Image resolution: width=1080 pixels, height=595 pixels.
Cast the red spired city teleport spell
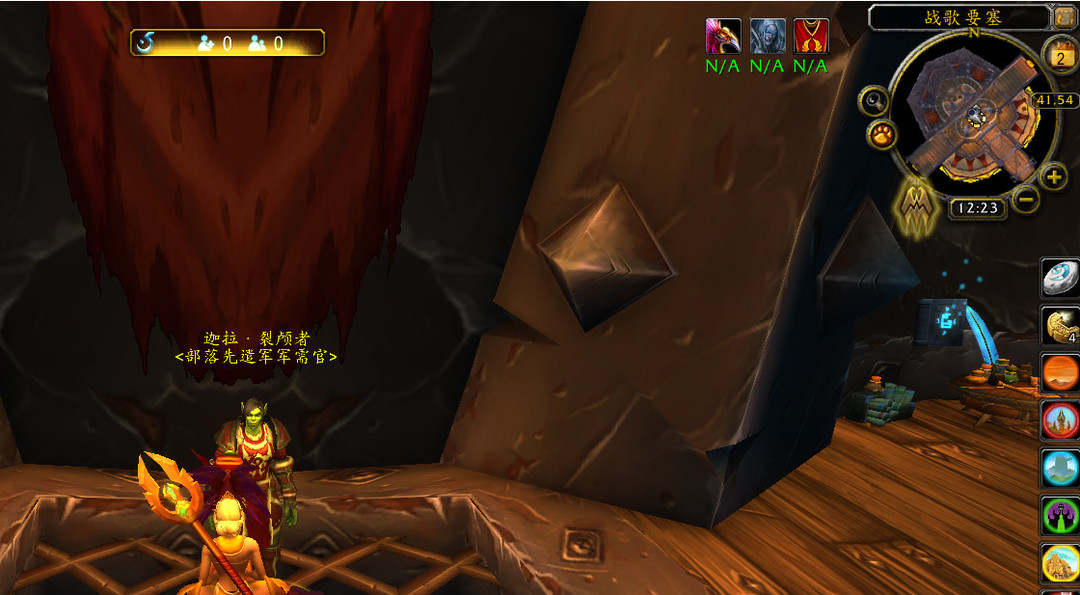click(x=1060, y=420)
